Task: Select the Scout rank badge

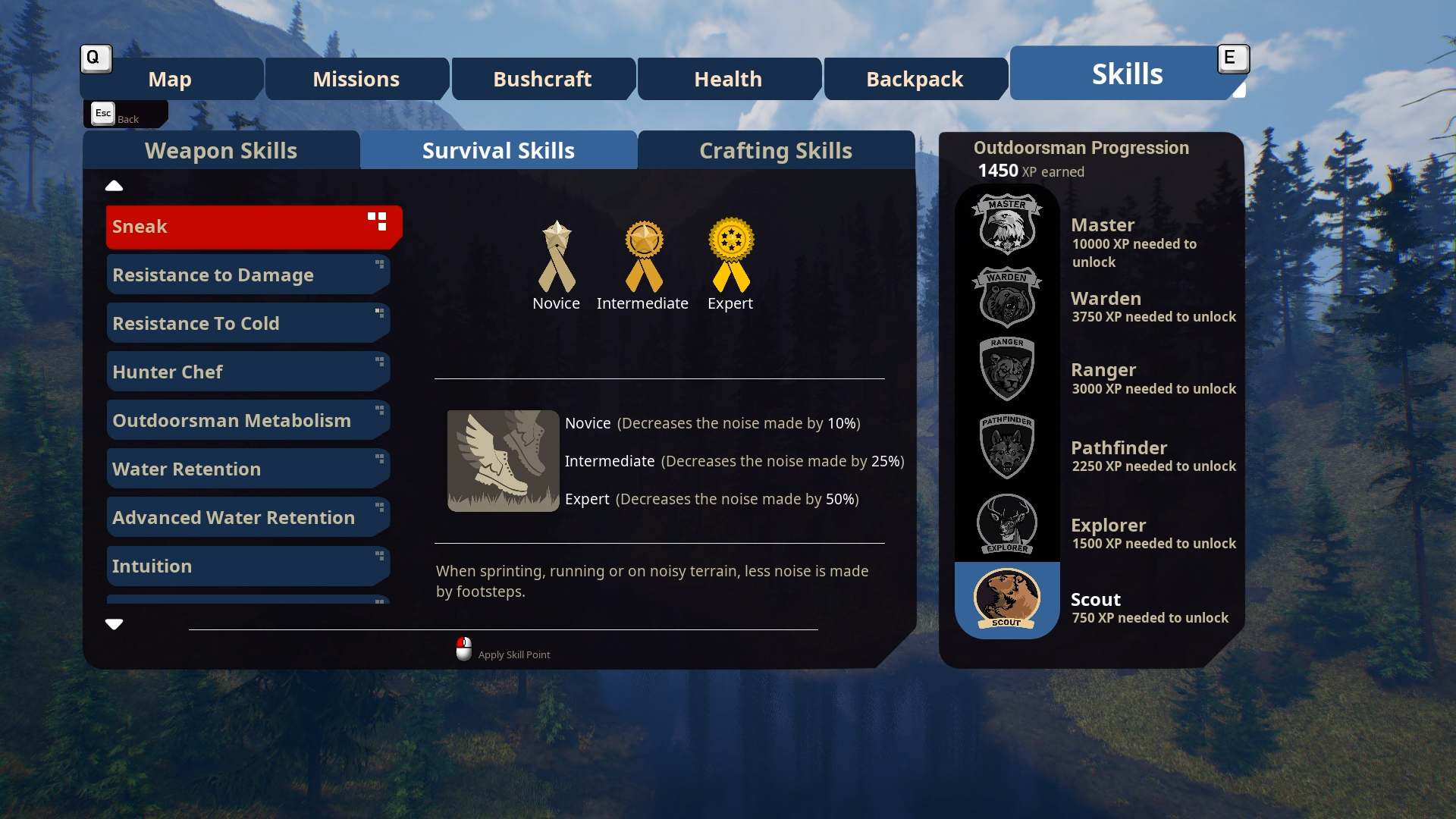Action: pos(1007,600)
